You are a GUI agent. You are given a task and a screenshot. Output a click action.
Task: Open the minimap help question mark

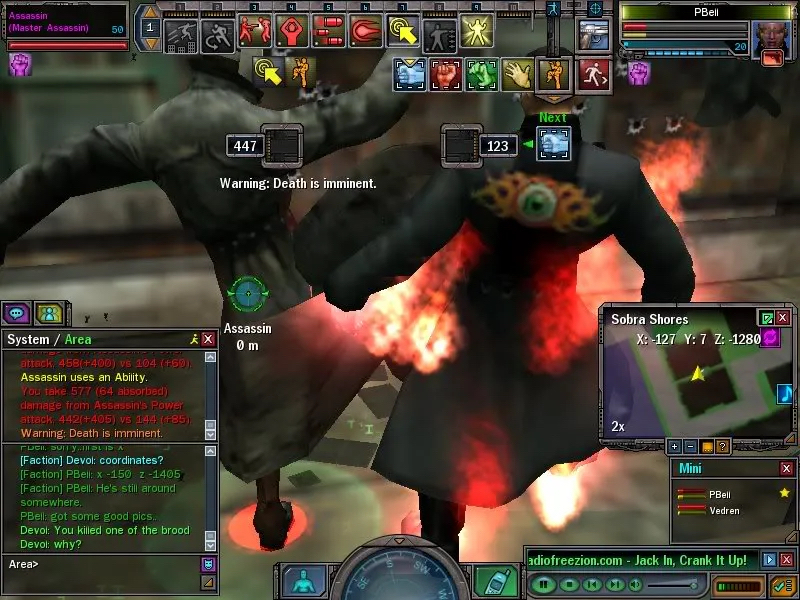[x=723, y=446]
